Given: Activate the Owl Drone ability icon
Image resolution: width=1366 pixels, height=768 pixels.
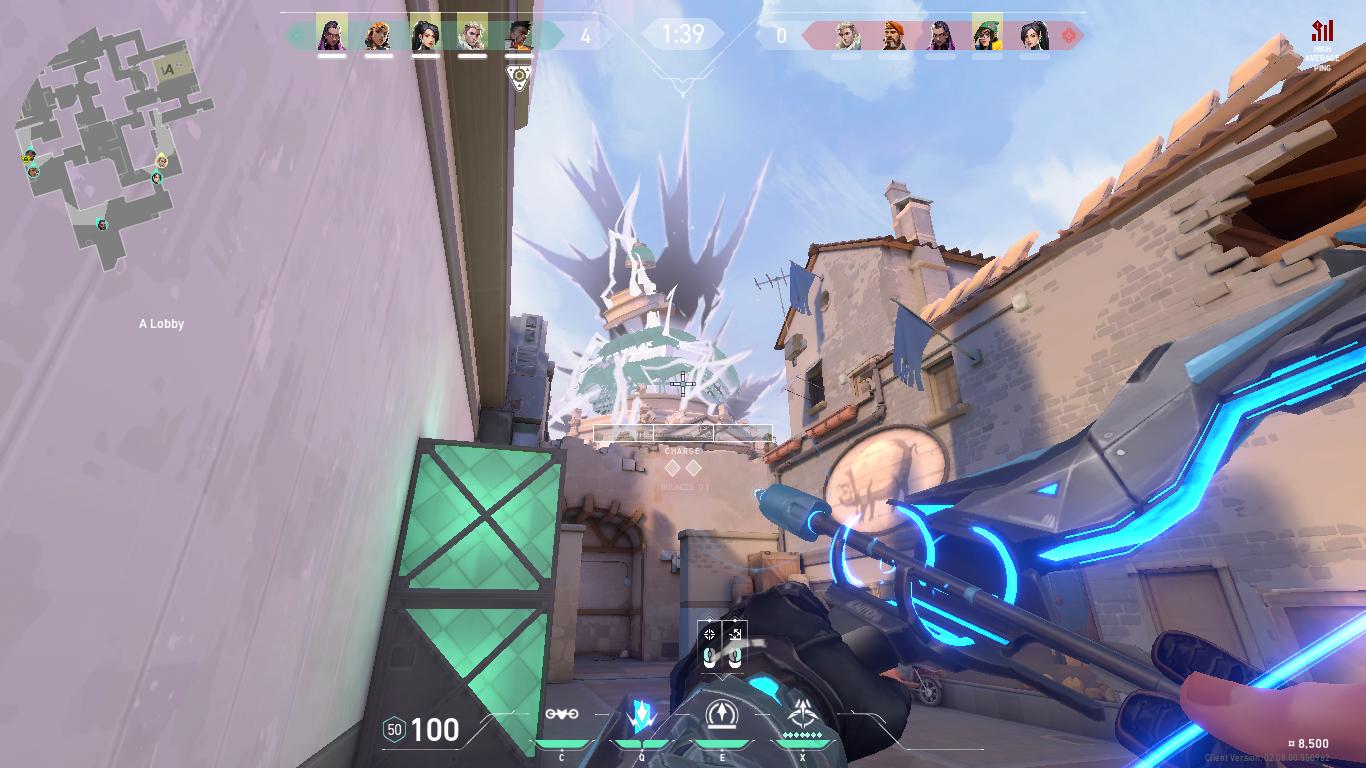Looking at the screenshot, I should [562, 715].
